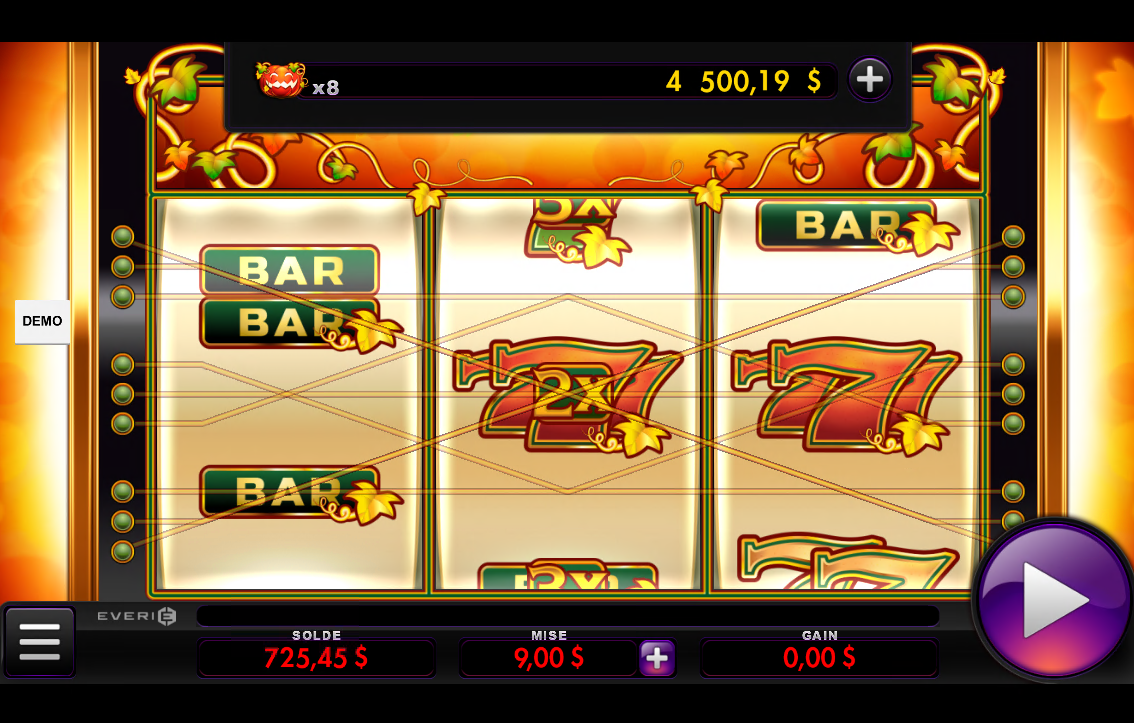Click the DEMO label tab
Viewport: 1134px width, 723px height.
coord(42,321)
